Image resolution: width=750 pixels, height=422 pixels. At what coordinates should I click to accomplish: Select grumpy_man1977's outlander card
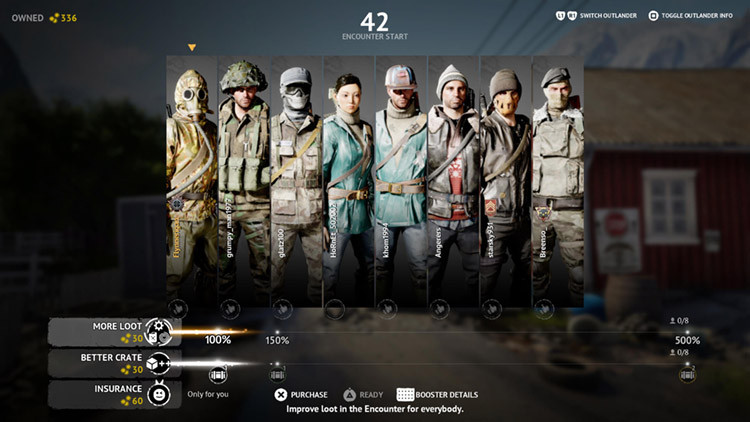click(244, 180)
